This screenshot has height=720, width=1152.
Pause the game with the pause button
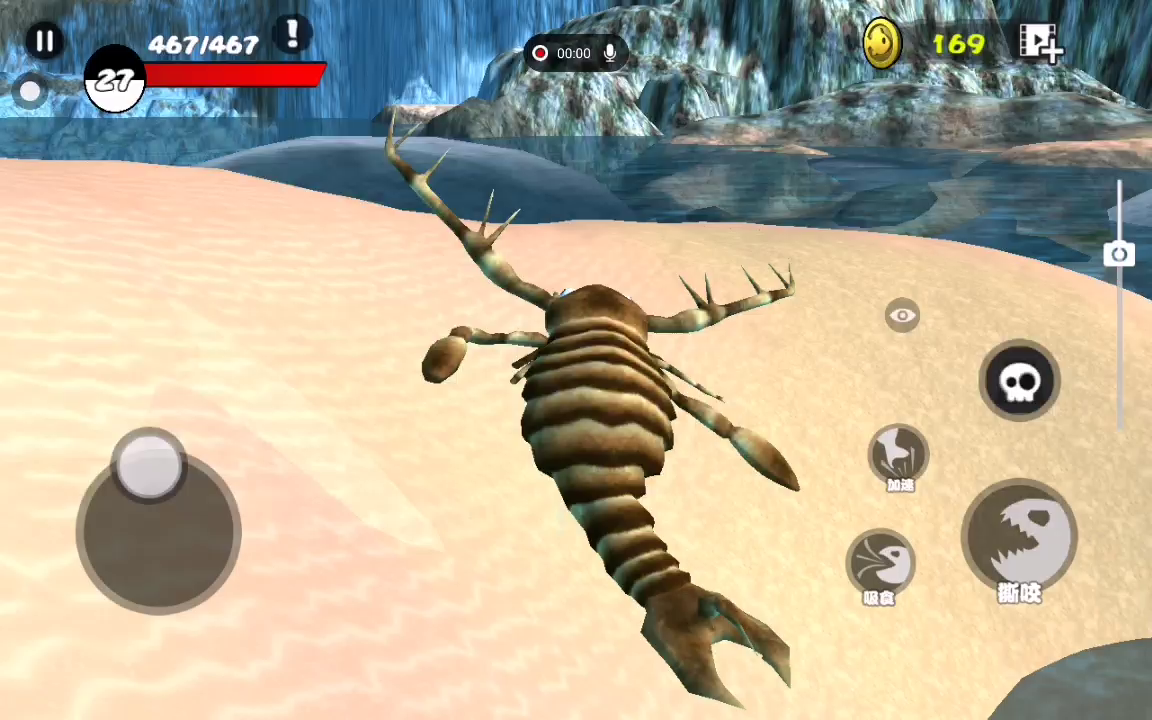point(44,41)
